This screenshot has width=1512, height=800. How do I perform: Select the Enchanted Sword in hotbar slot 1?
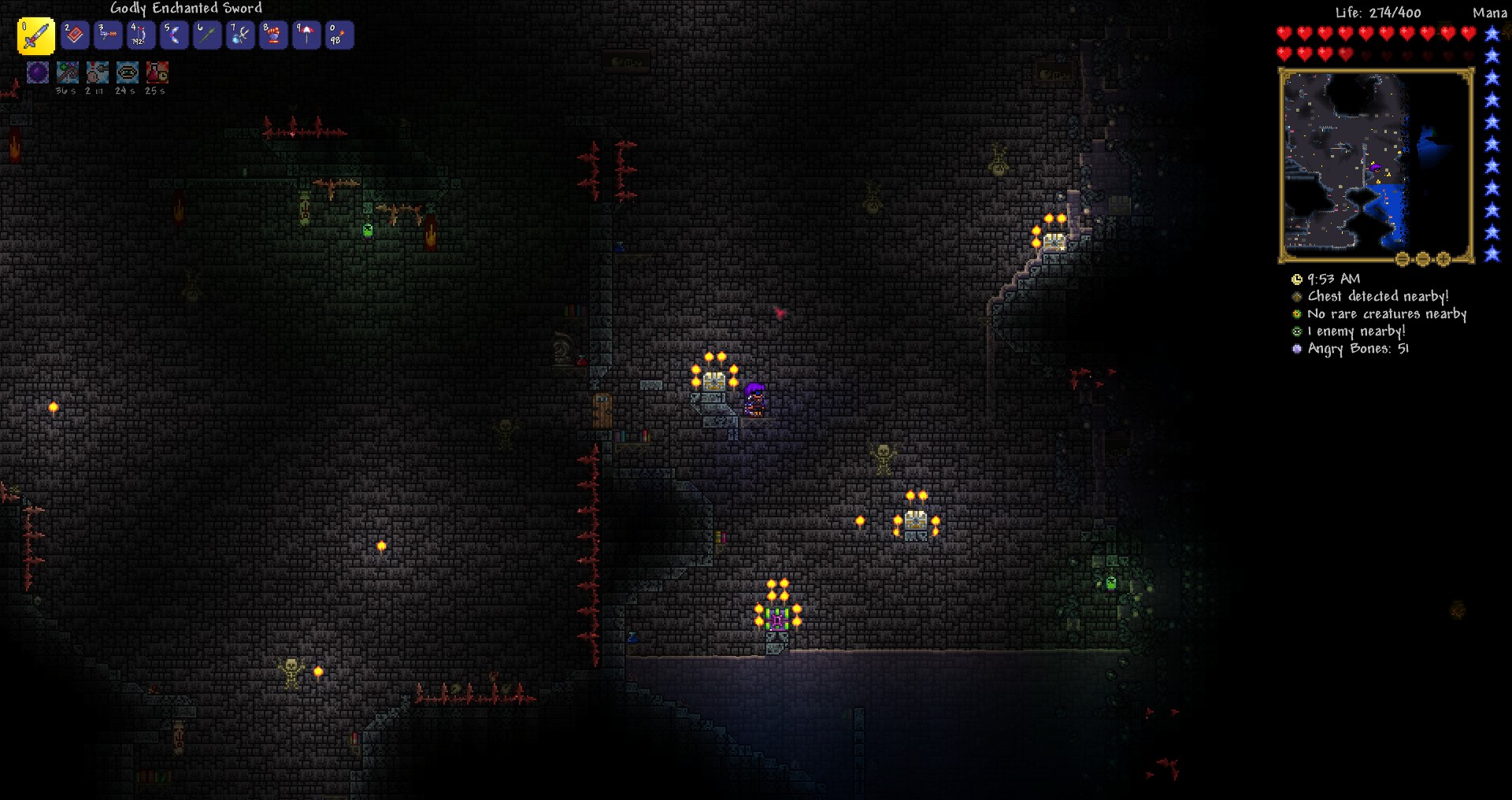35,35
